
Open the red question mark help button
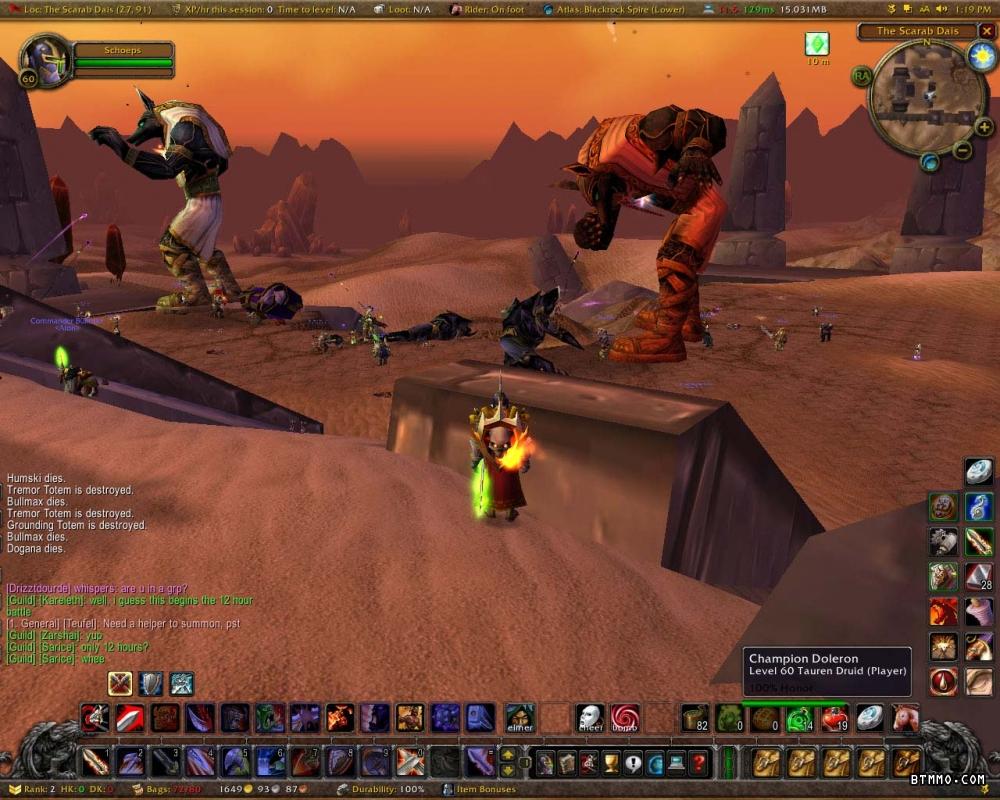699,764
